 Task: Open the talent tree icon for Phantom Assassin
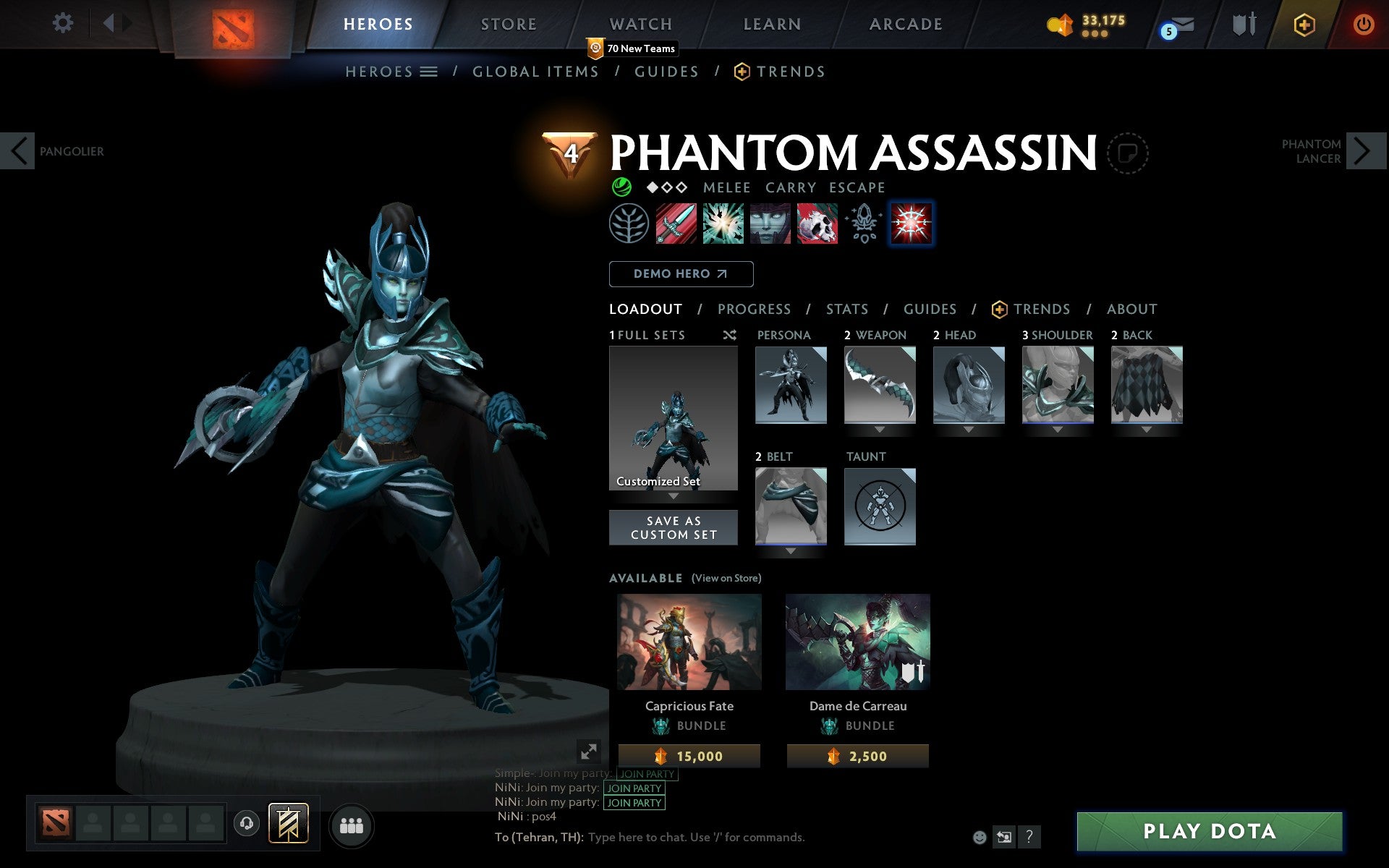point(630,224)
